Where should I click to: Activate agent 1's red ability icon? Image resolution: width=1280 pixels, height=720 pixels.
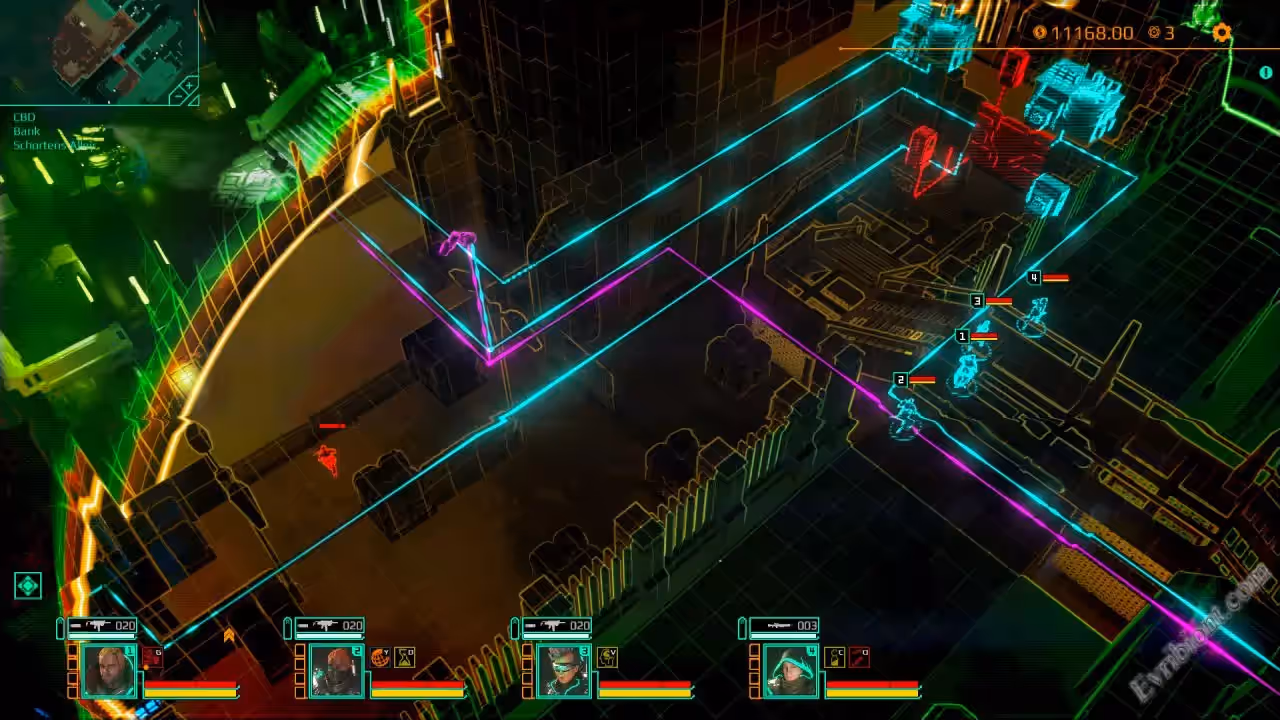(152, 657)
